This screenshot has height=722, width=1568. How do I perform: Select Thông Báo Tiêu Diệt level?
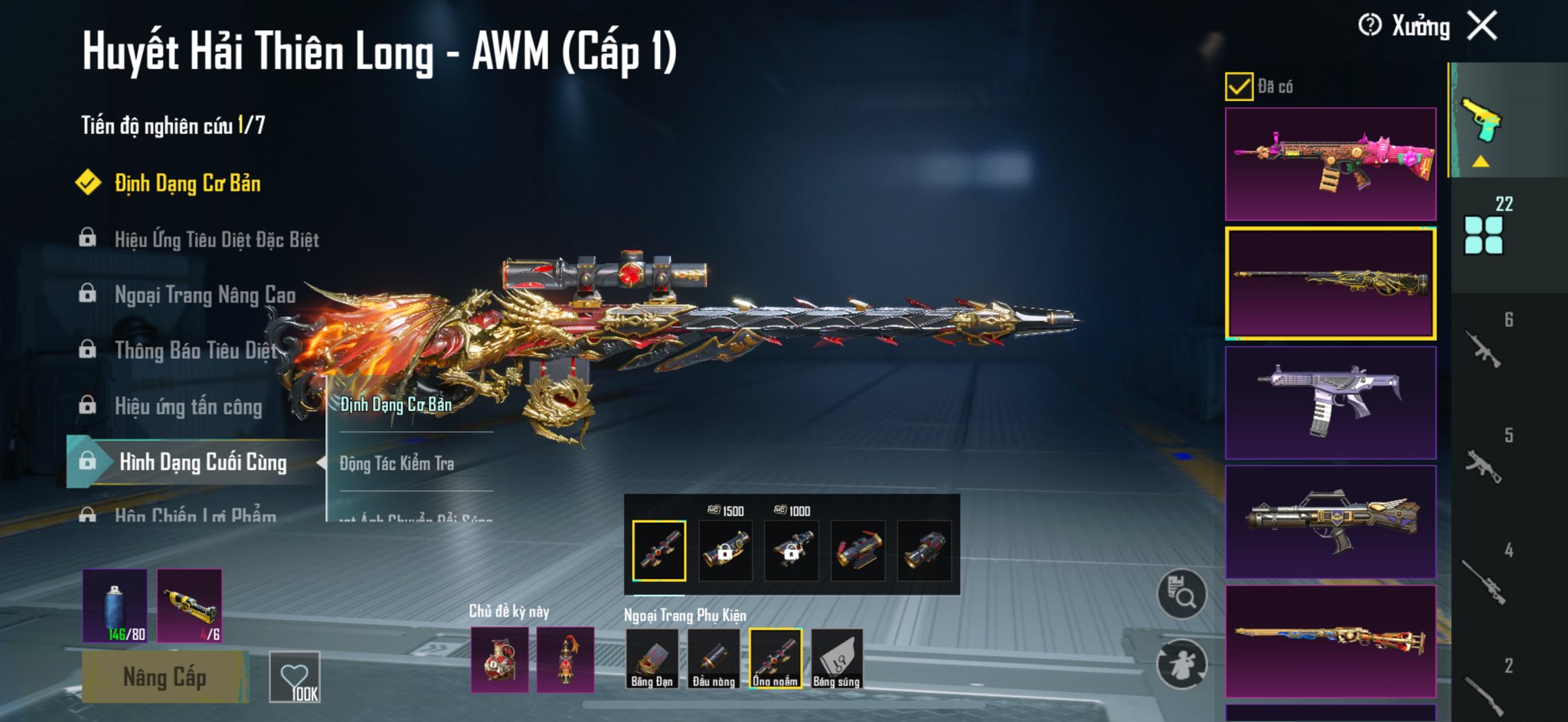195,351
